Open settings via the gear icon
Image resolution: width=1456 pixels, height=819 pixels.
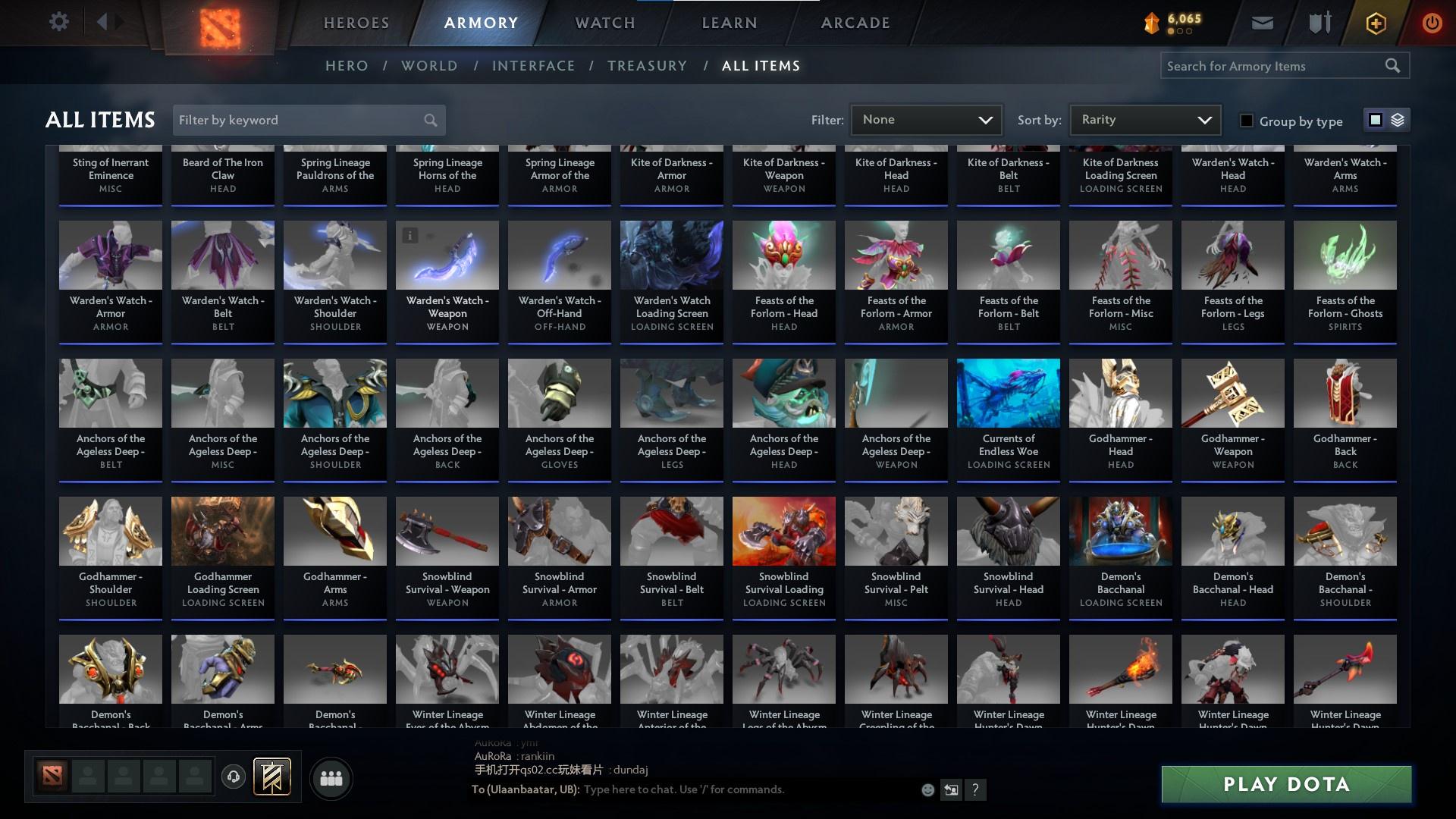tap(59, 22)
